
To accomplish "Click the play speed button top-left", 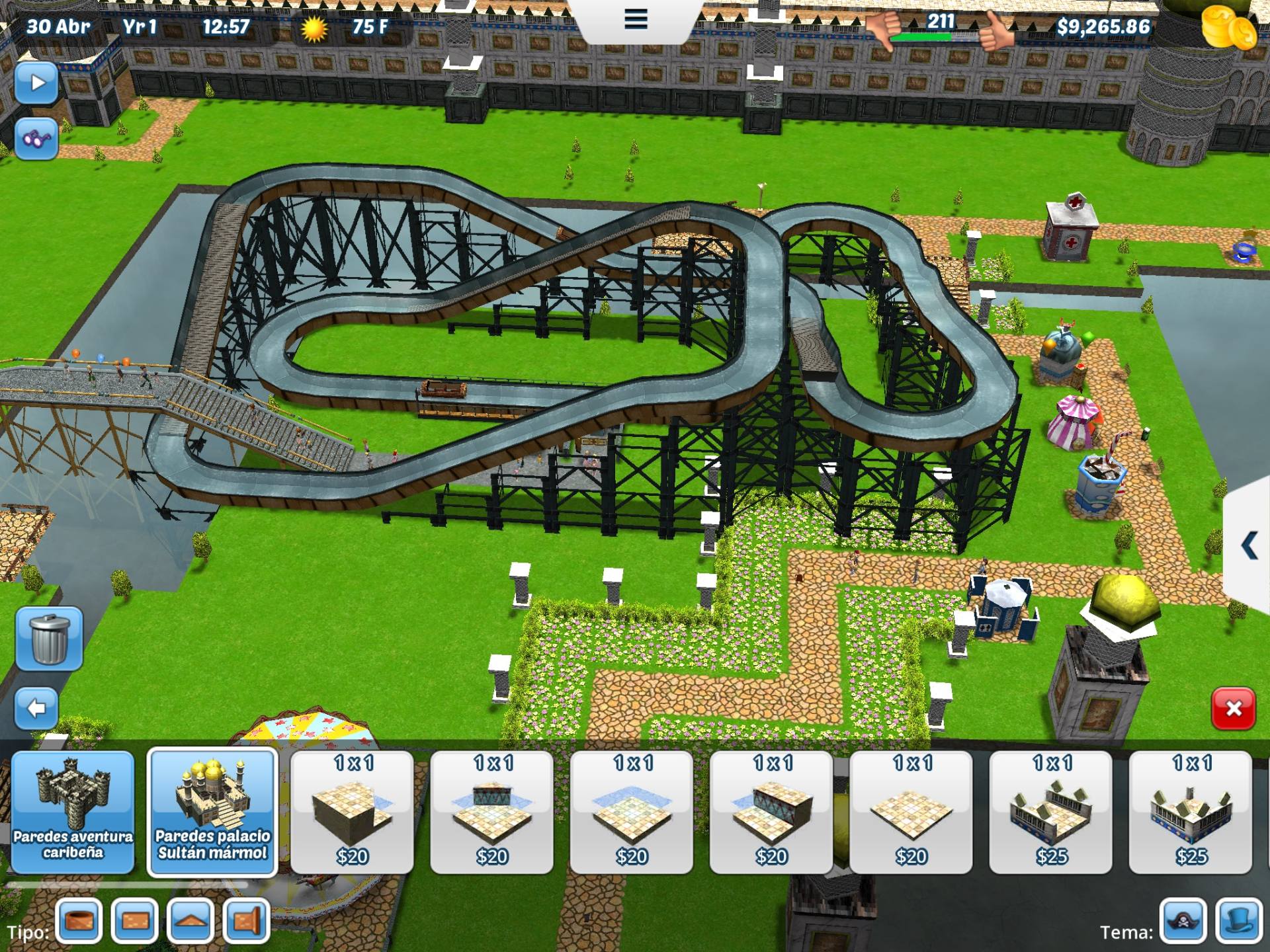I will pyautogui.click(x=38, y=82).
